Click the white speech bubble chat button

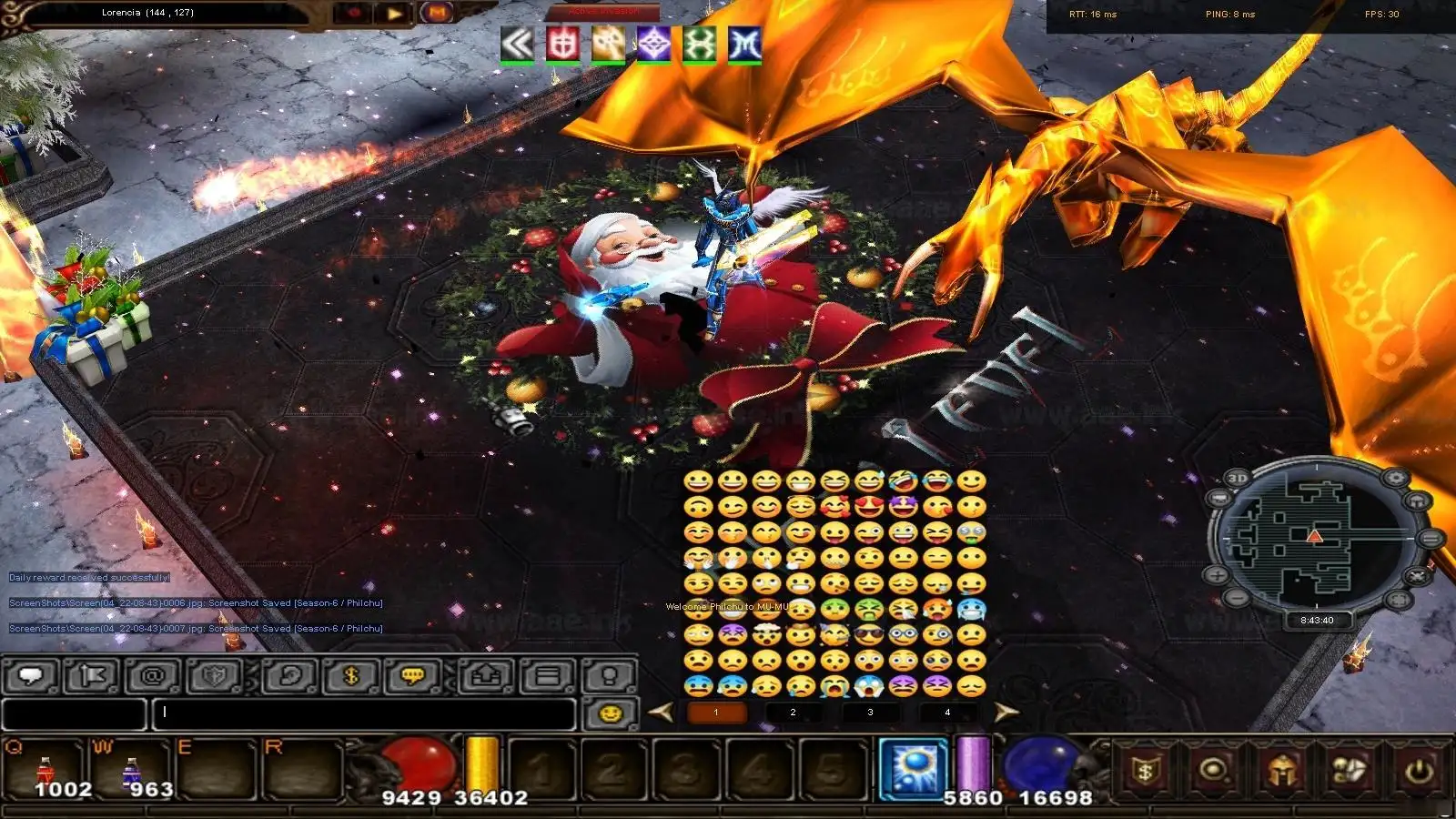[x=32, y=675]
